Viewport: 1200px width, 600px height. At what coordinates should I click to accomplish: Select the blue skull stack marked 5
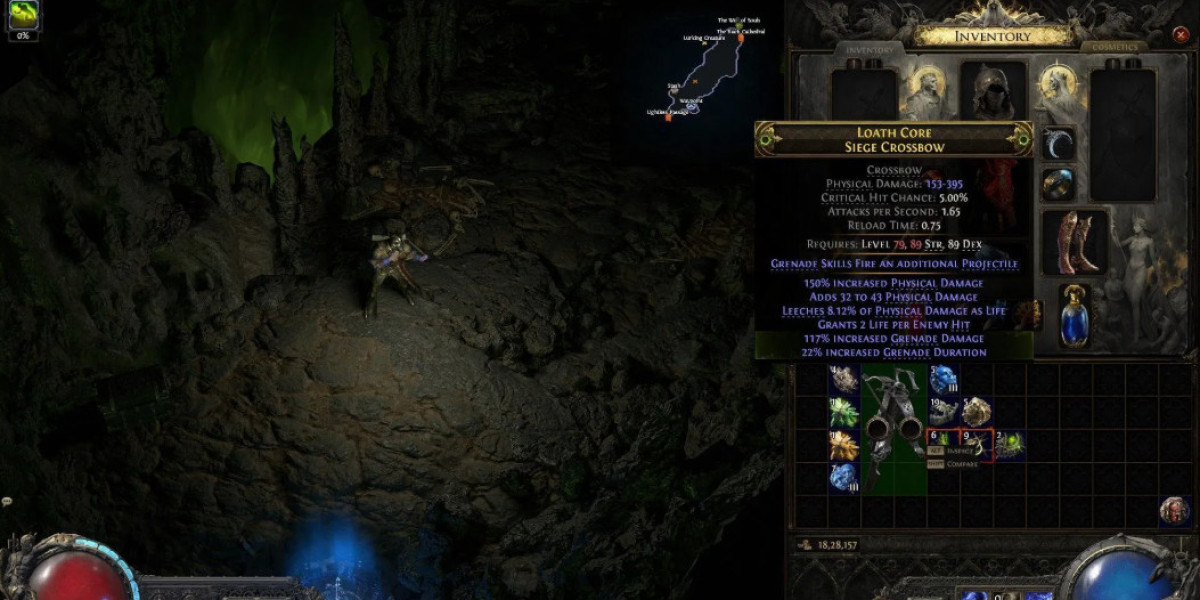(x=944, y=379)
